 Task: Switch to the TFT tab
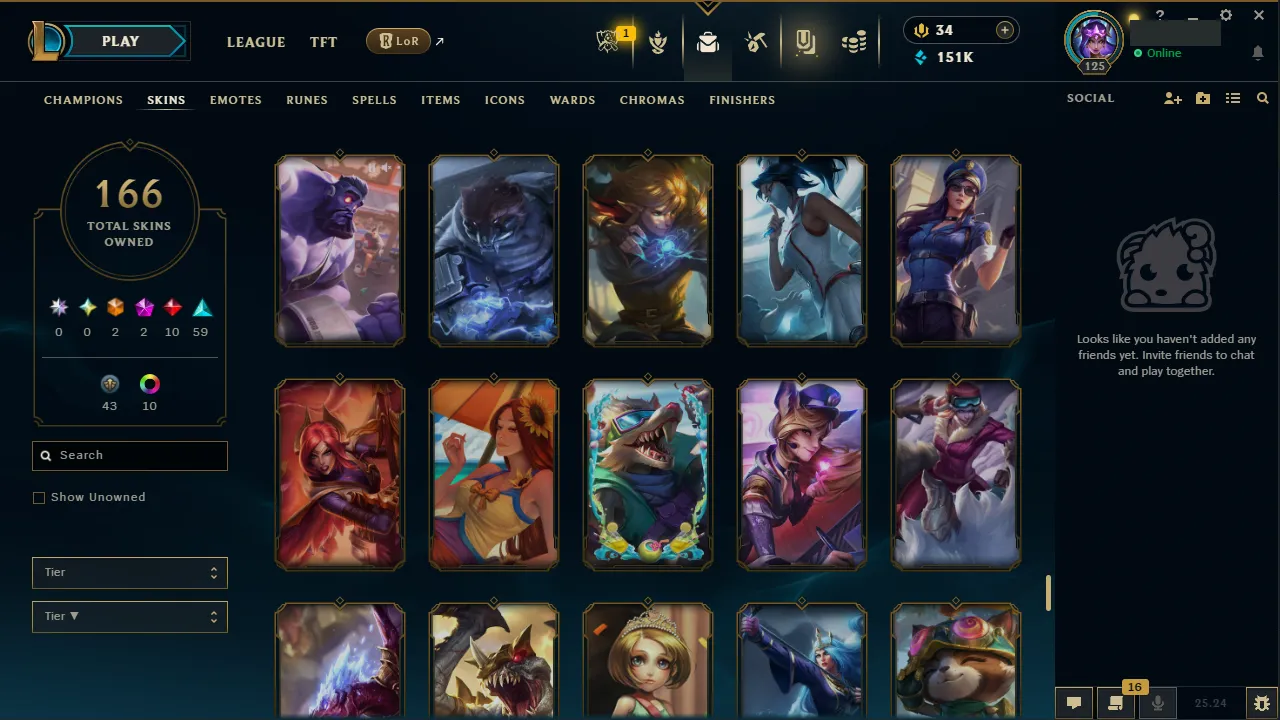pyautogui.click(x=323, y=42)
